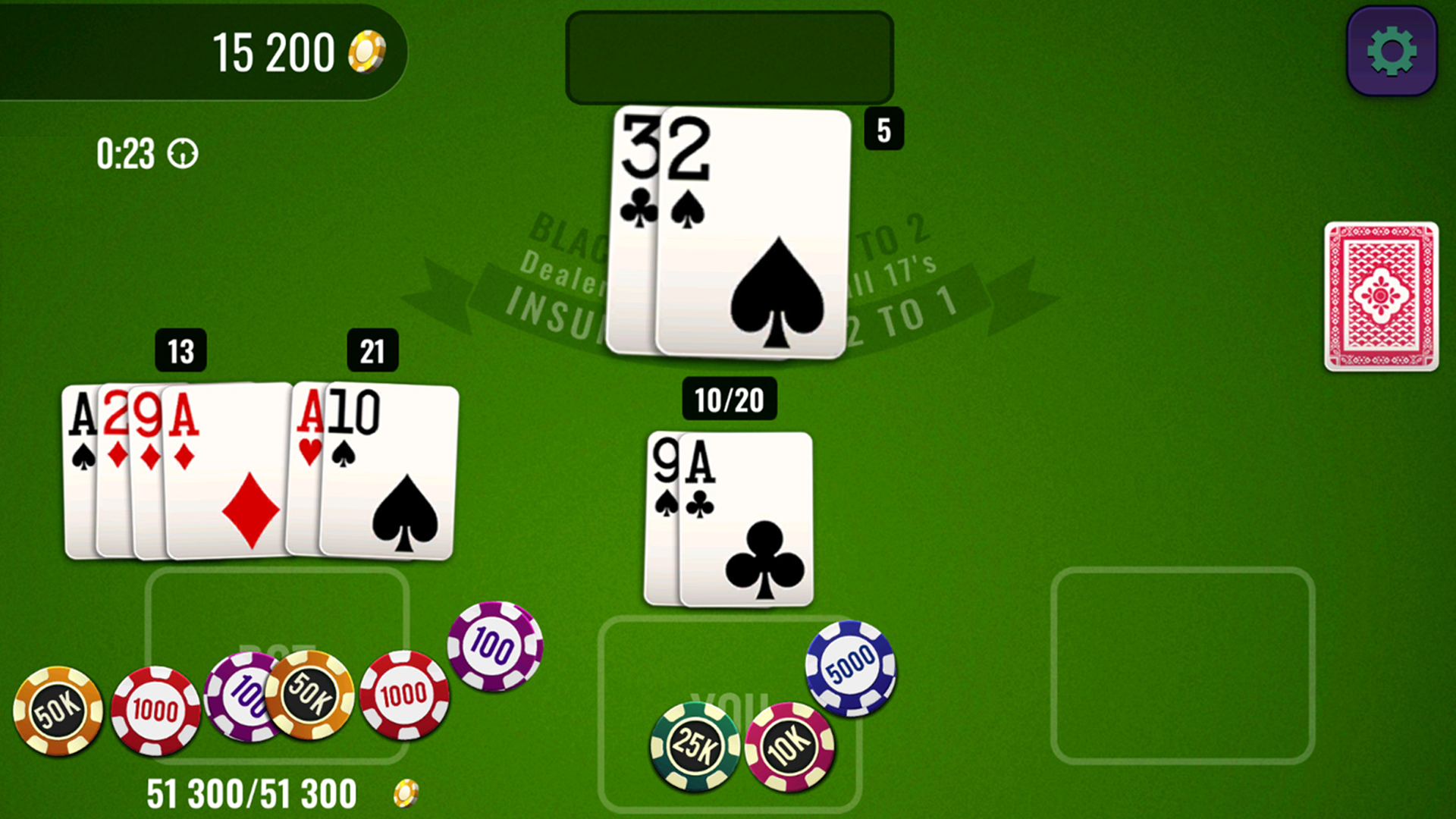
Task: Click the gold coin icon beside 15 200
Action: point(367,50)
